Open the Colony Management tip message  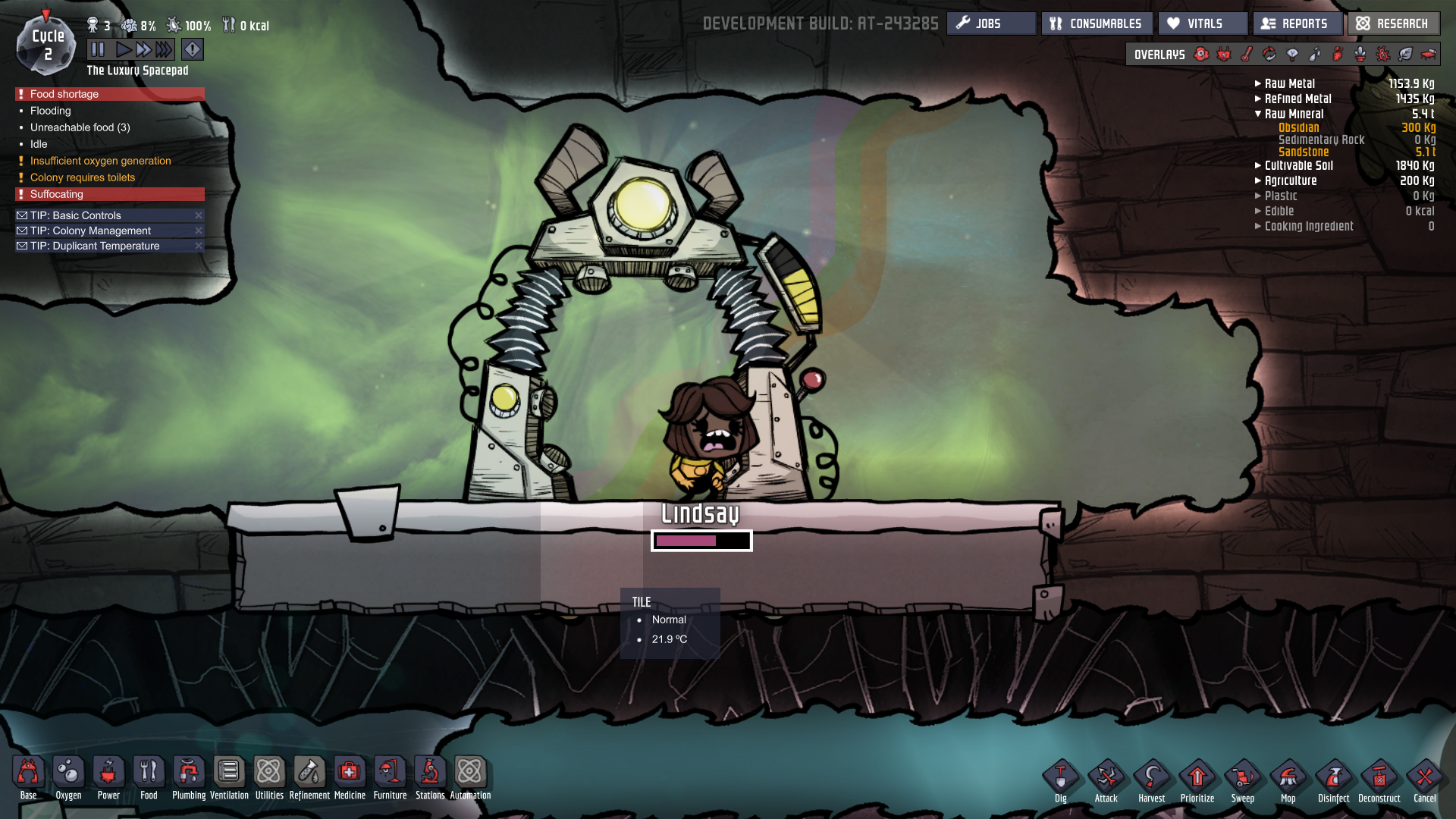pyautogui.click(x=91, y=231)
